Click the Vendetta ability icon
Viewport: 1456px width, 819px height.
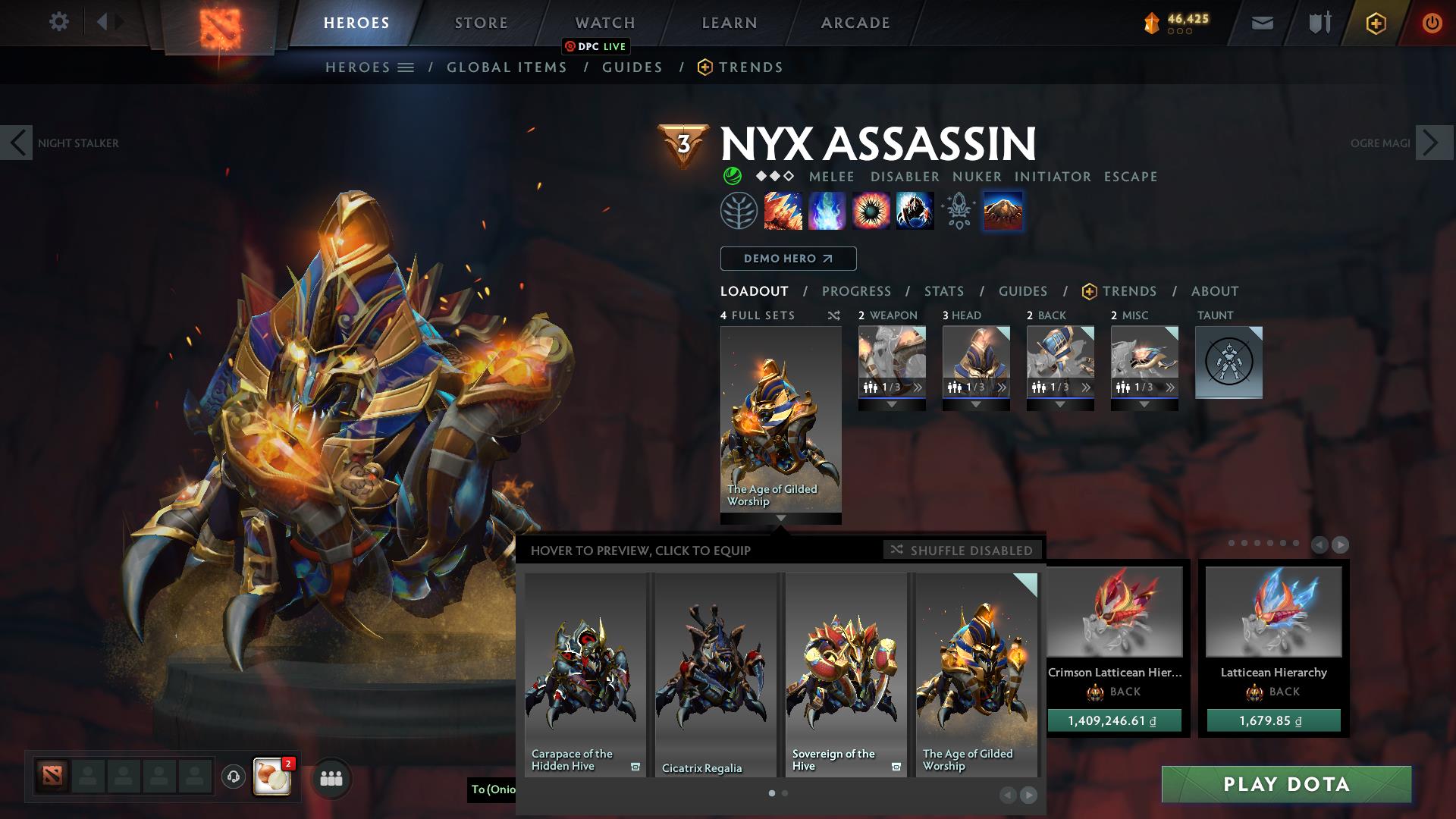[915, 211]
